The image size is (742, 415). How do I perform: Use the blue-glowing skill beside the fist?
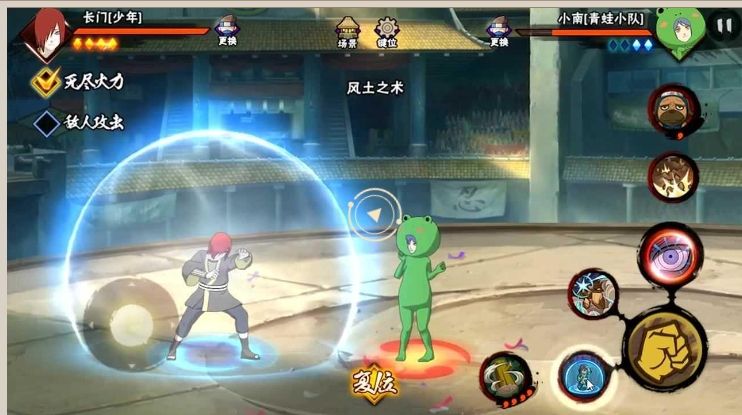[585, 378]
